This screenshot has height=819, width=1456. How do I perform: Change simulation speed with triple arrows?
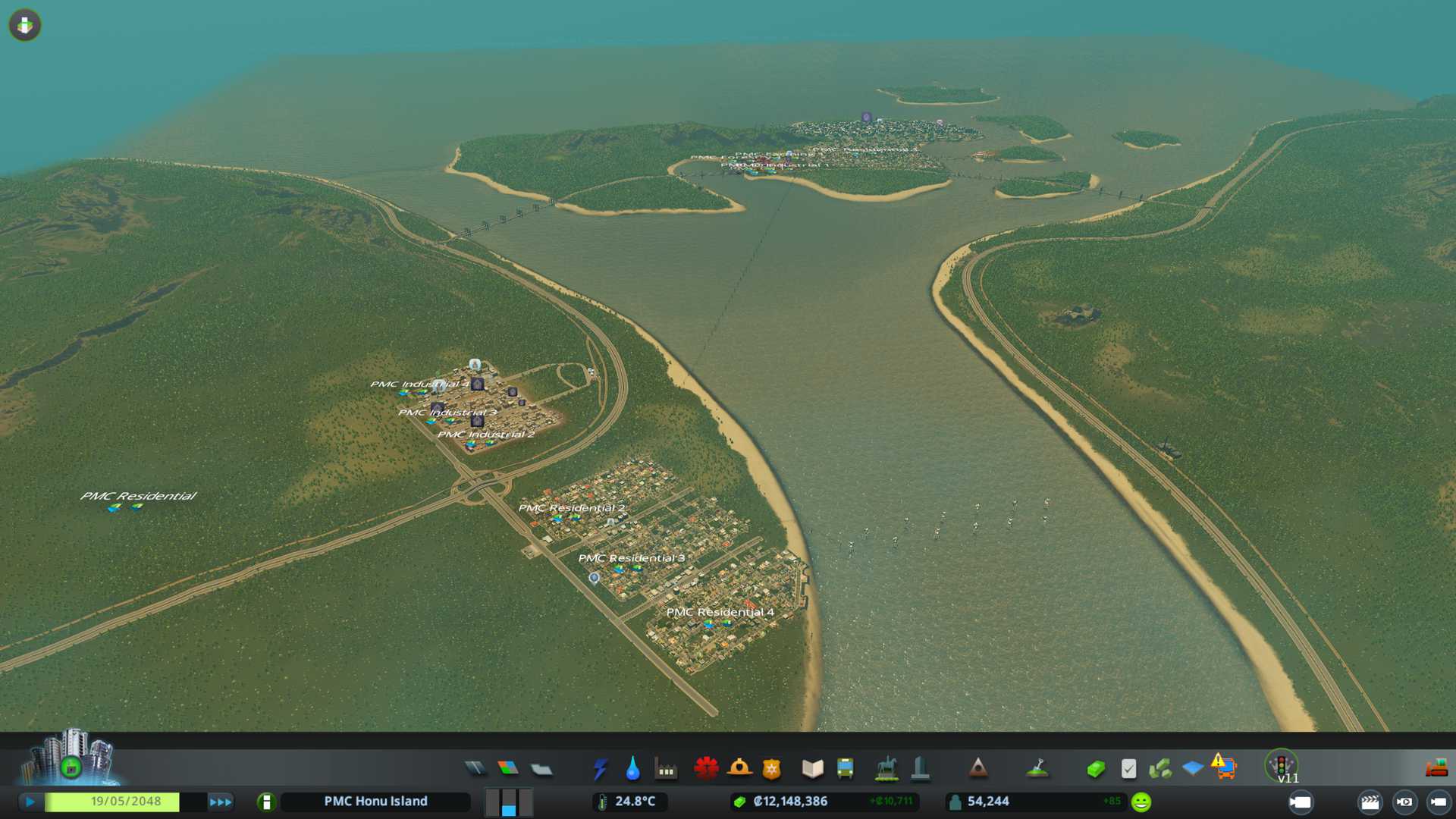coord(221,802)
